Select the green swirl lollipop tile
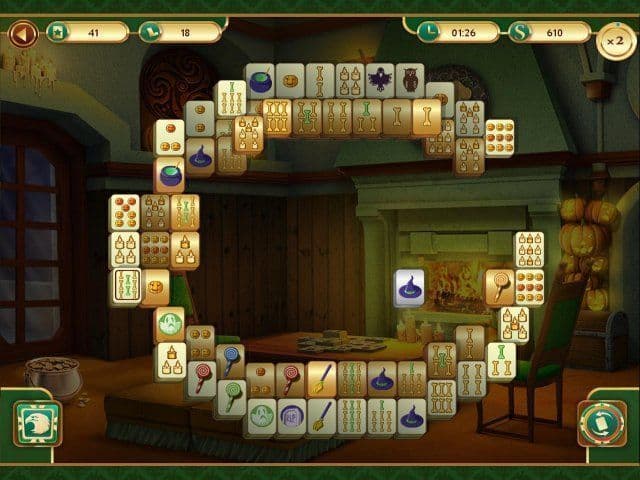This screenshot has width=640, height=480. (x=231, y=398)
